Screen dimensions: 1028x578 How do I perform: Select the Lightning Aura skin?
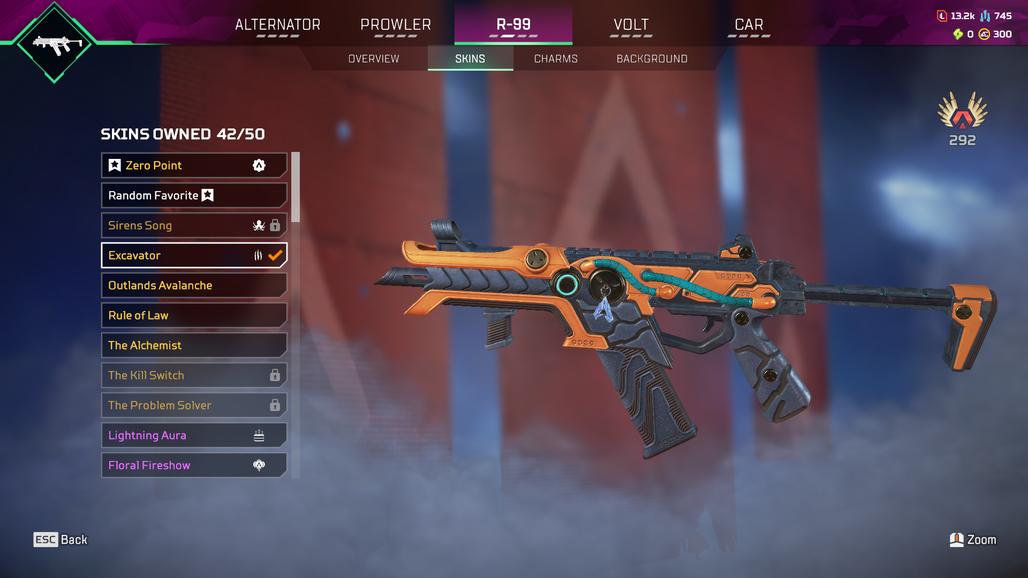(194, 435)
